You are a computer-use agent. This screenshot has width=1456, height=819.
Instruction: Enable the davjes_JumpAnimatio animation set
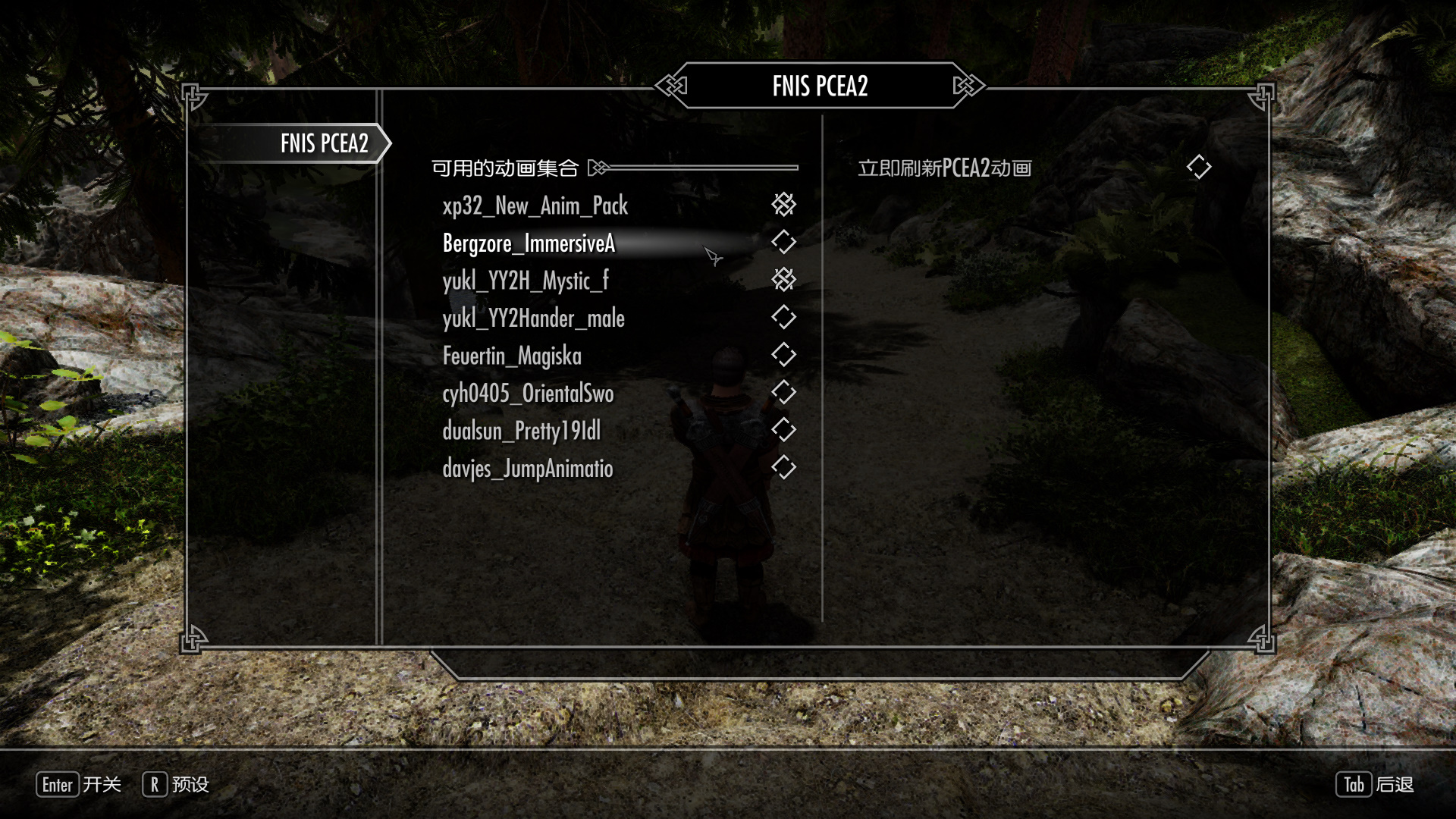[x=783, y=467]
